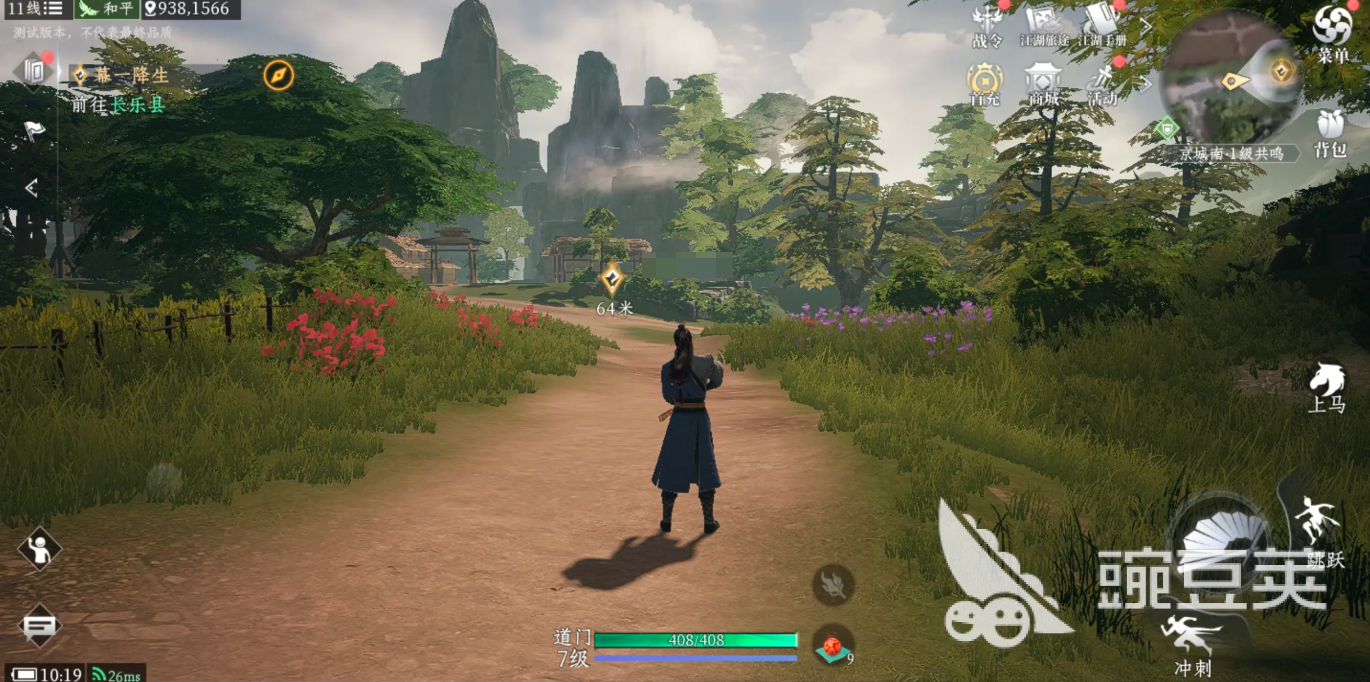Use the red potion item slot
The height and width of the screenshot is (682, 1370).
pyautogui.click(x=832, y=645)
